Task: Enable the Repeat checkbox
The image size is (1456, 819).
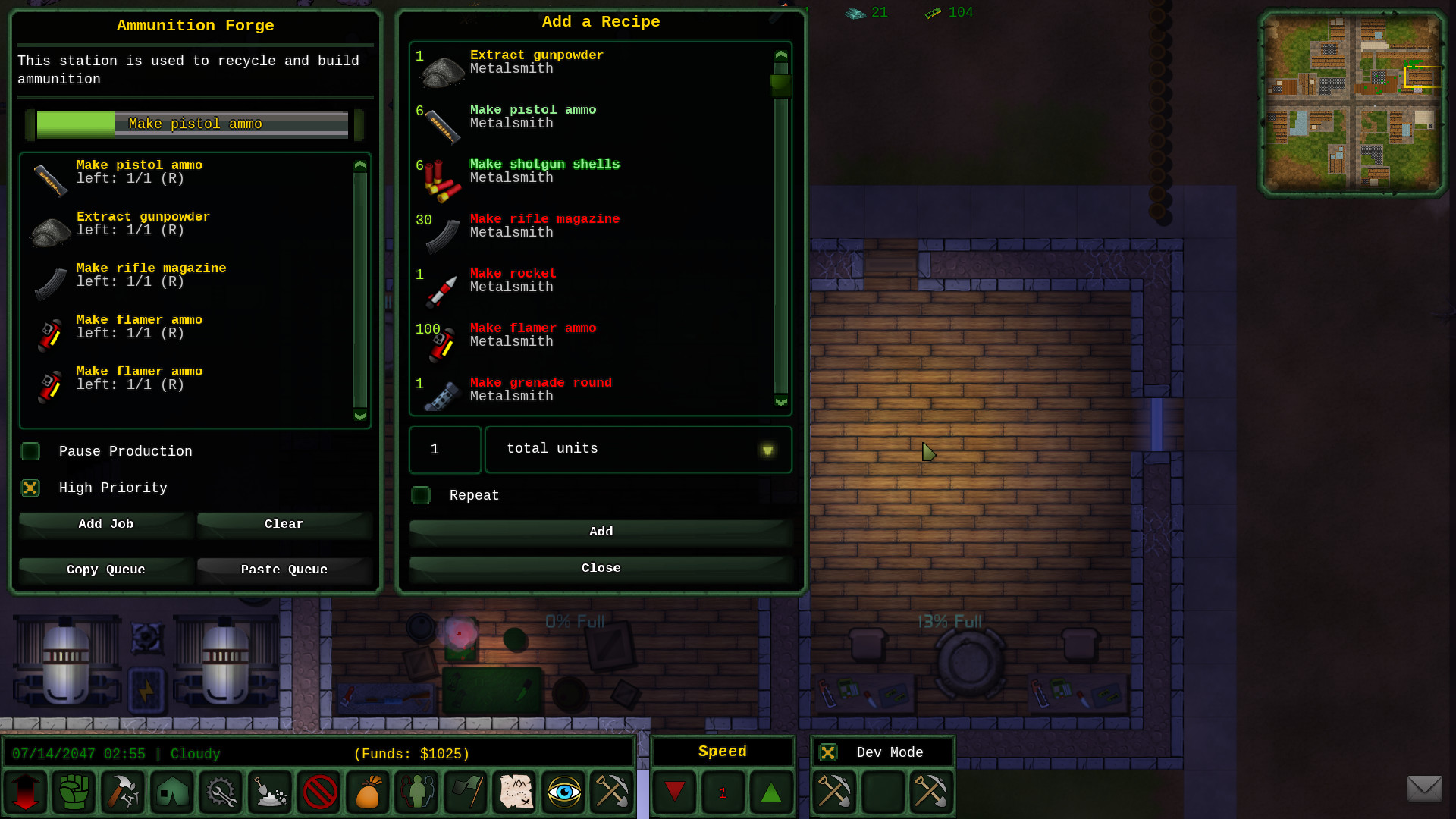Action: click(x=421, y=495)
